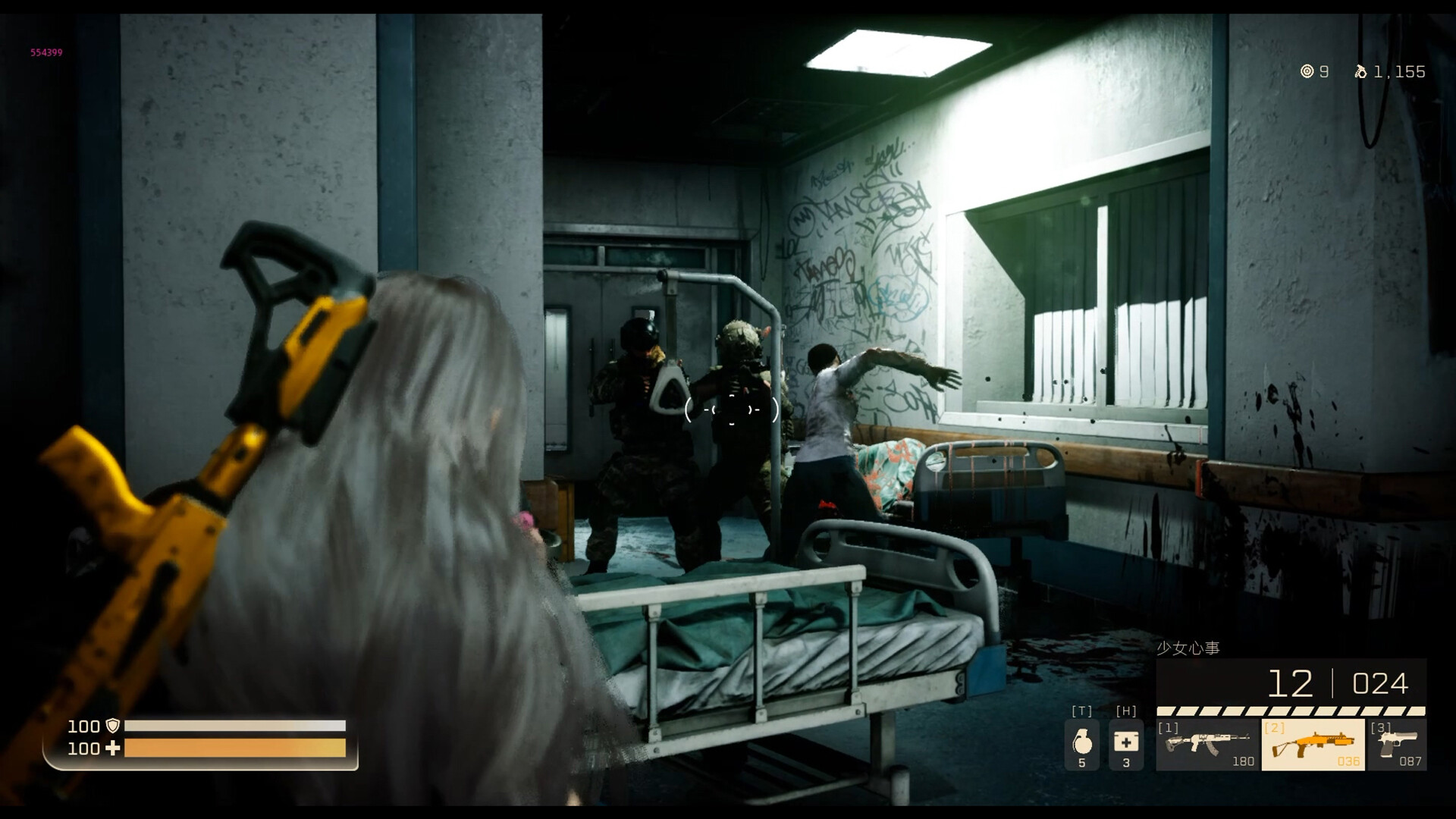Select the score counter 554399 top left
Viewport: 1456px width, 819px height.
pyautogui.click(x=45, y=54)
